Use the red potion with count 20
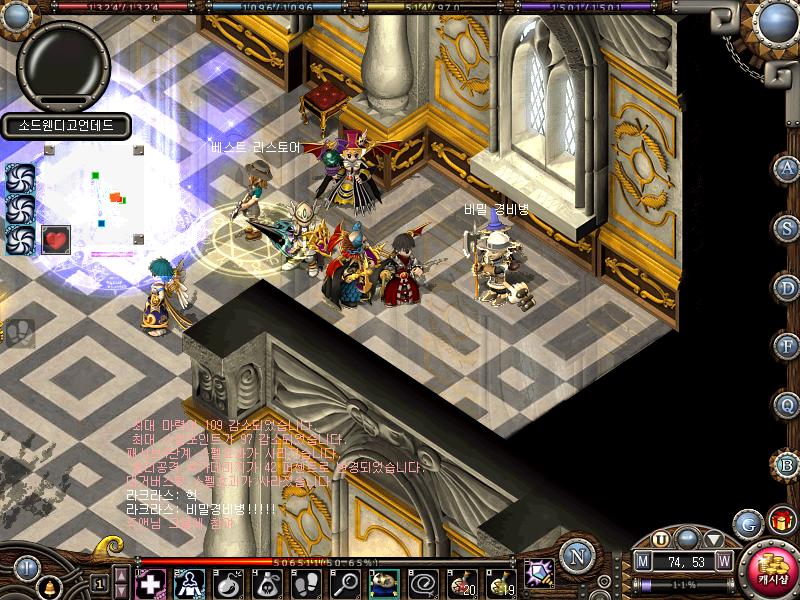This screenshot has width=800, height=600. [463, 582]
